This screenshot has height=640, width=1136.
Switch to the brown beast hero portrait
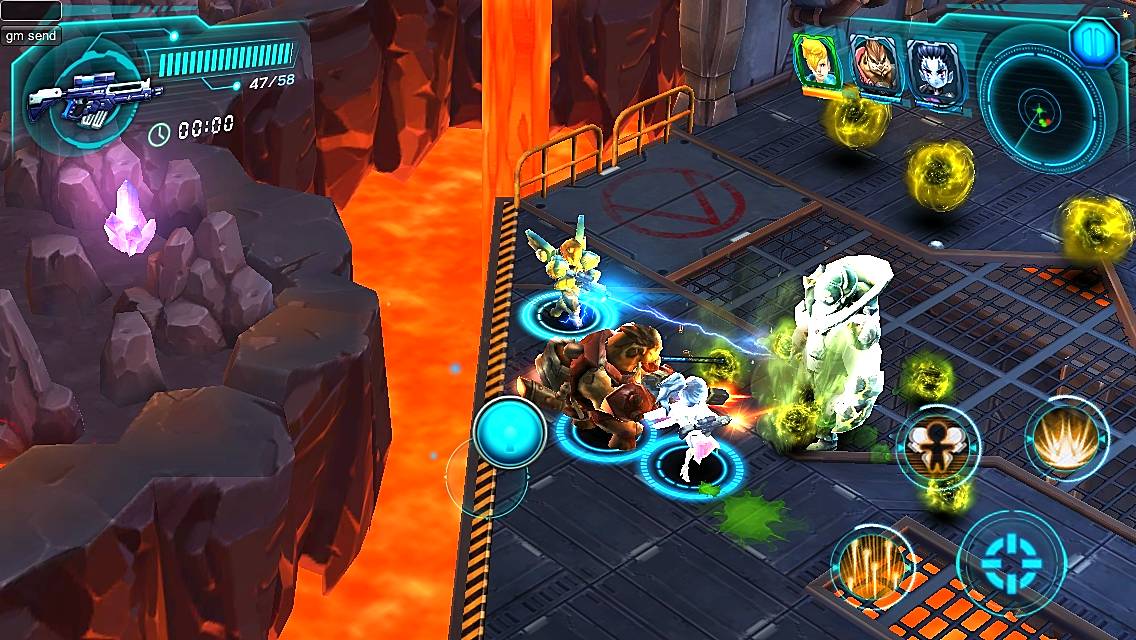click(x=872, y=64)
